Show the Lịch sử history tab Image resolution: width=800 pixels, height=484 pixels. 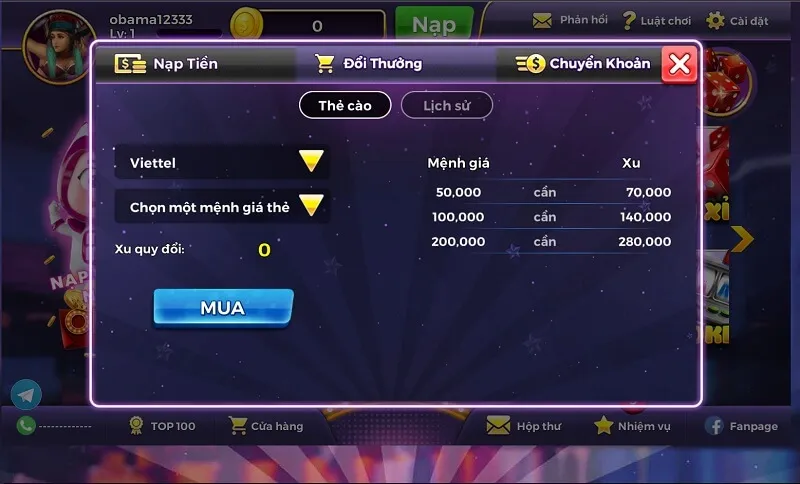446,105
